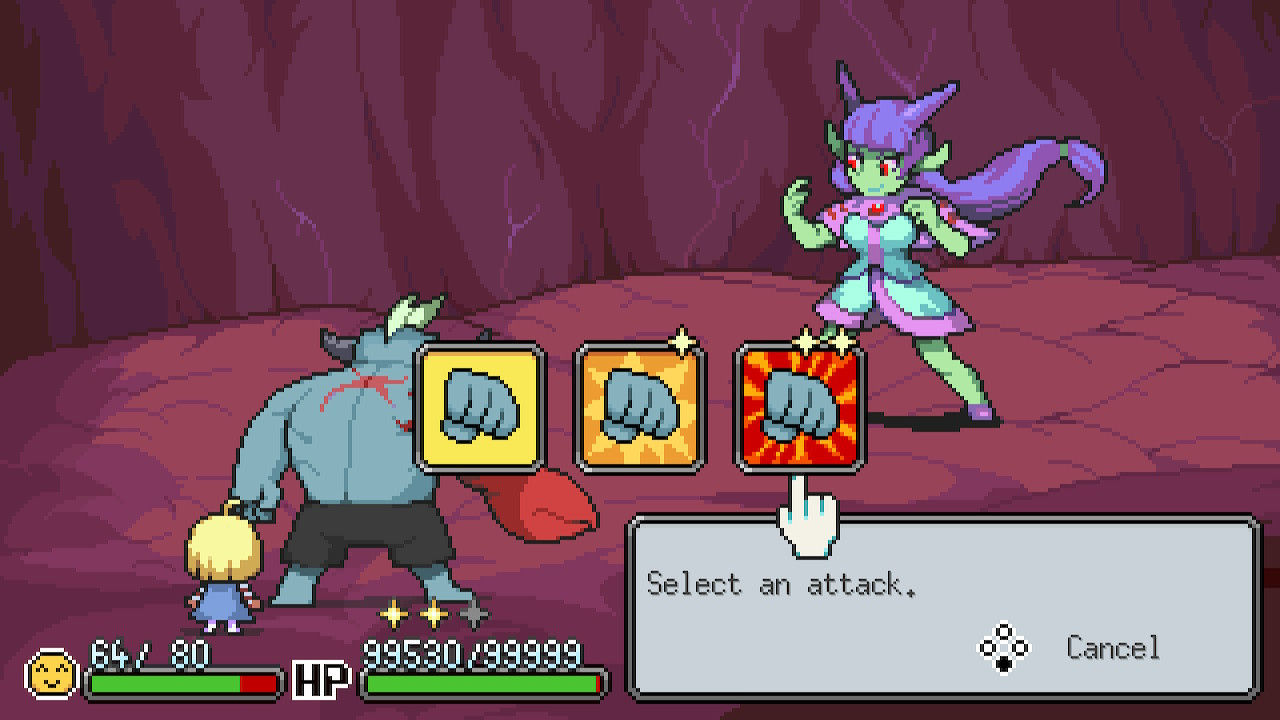
Task: Toggle selection onto the orange attack tile
Action: click(x=635, y=410)
